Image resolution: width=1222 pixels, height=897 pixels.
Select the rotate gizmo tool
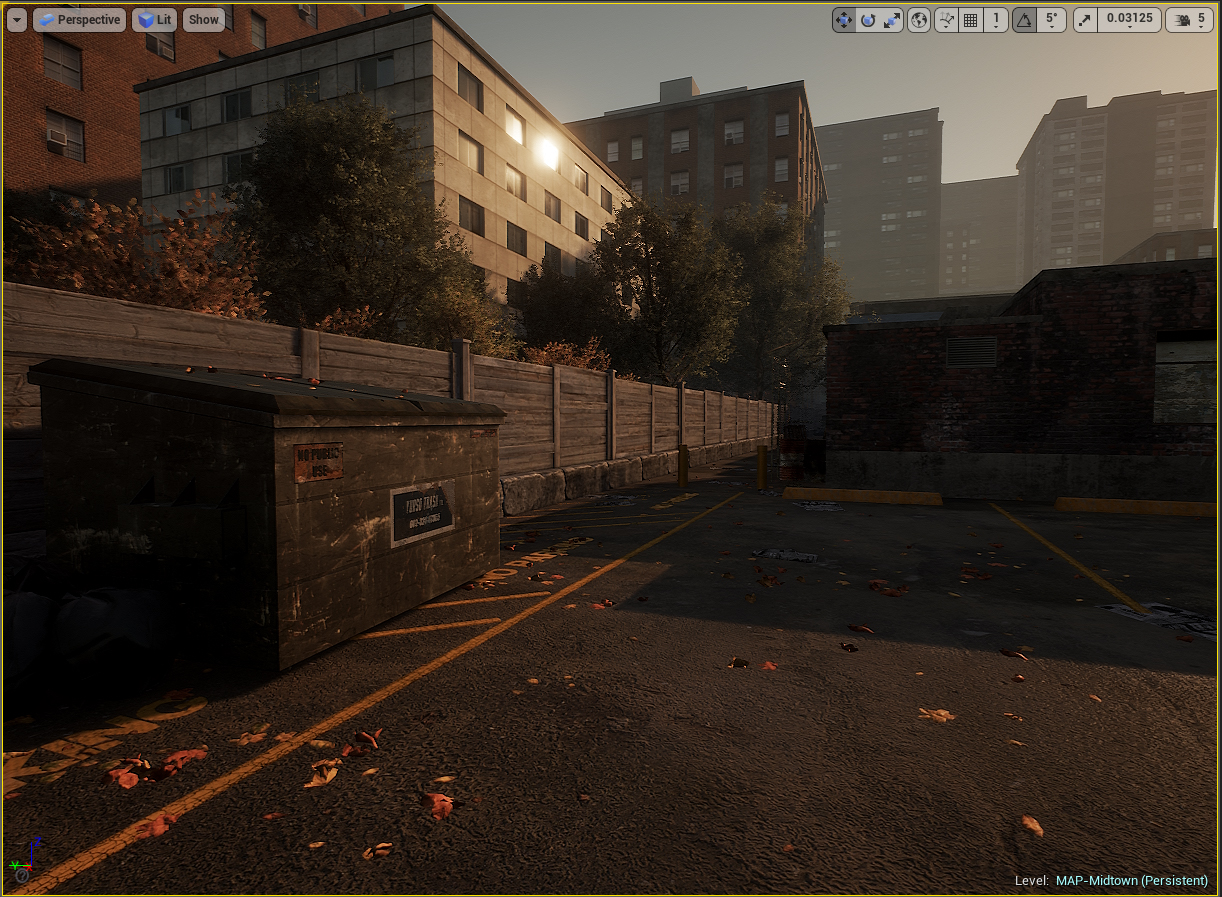click(868, 20)
